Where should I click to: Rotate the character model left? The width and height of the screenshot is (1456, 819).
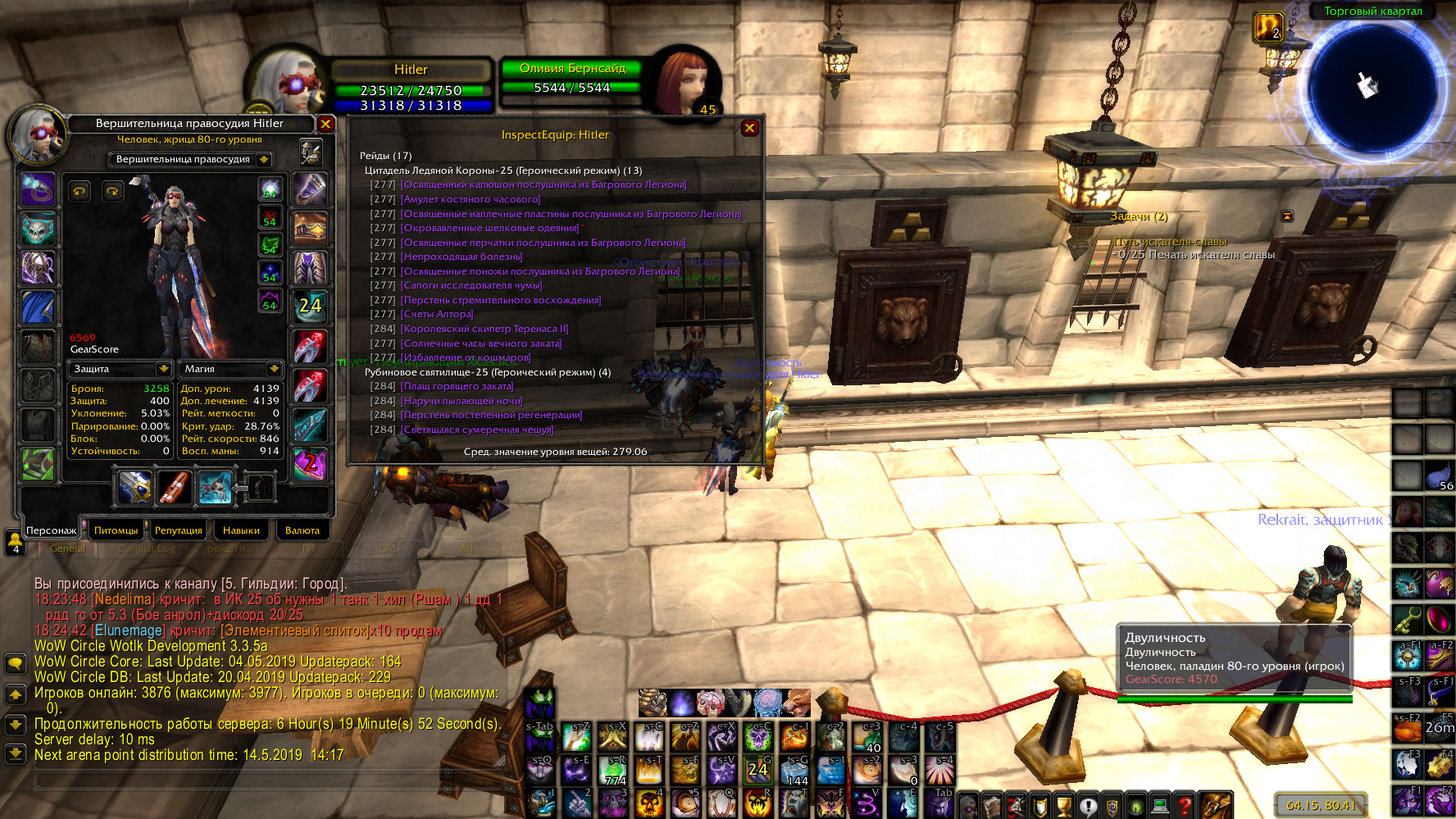[x=80, y=191]
